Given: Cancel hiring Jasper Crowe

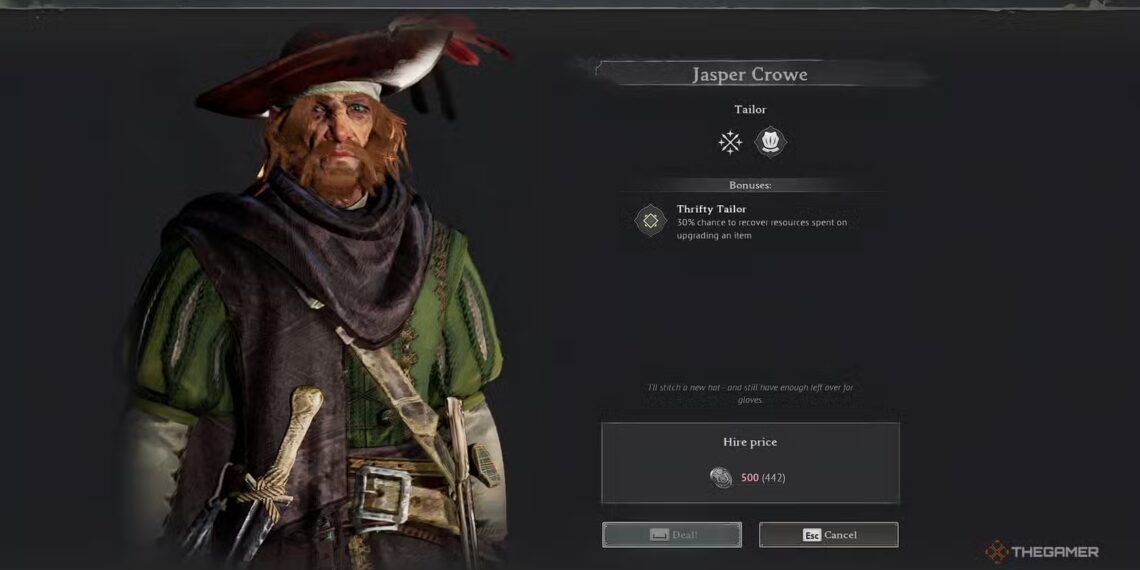Looking at the screenshot, I should point(828,535).
